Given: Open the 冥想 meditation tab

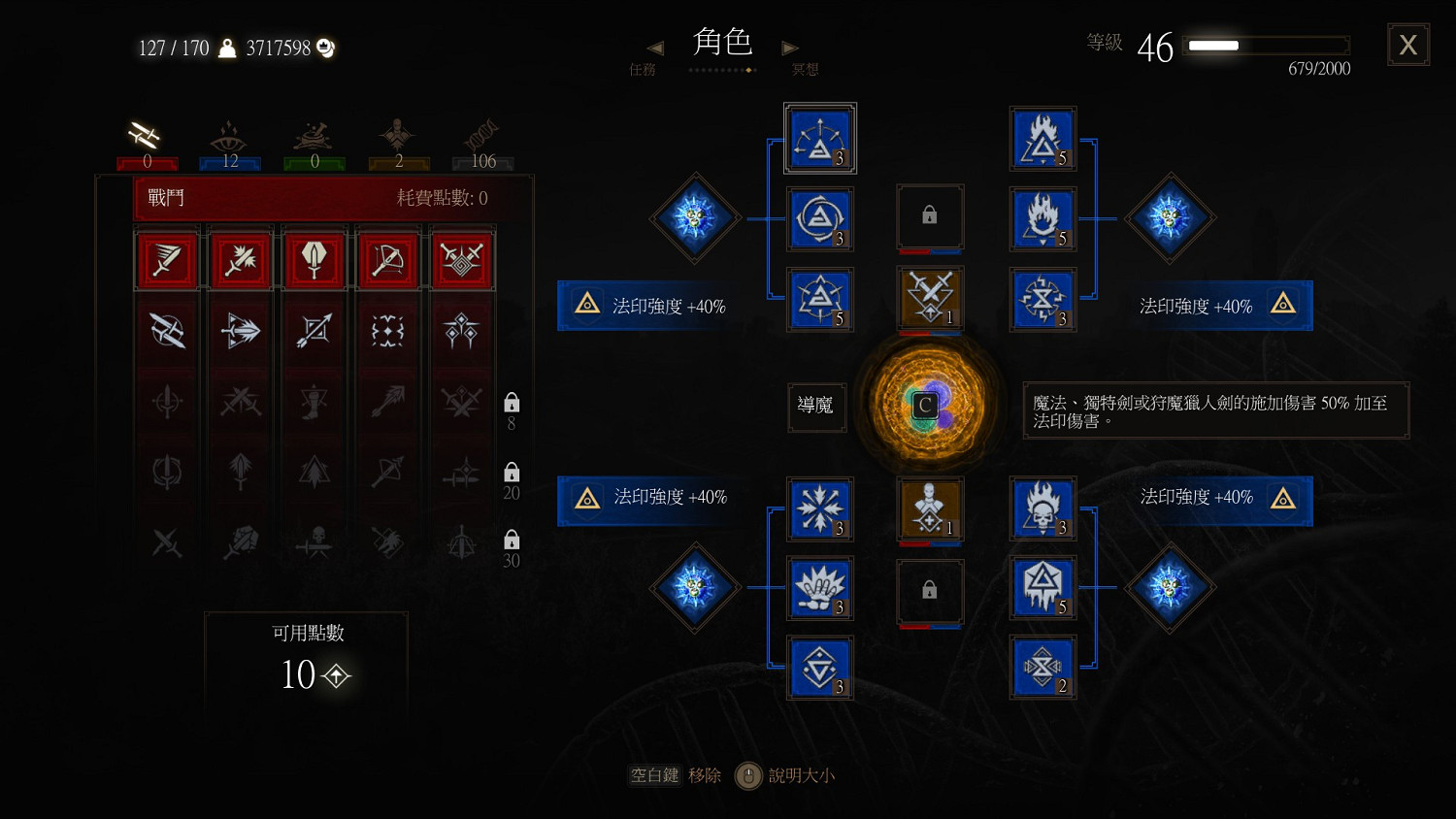Looking at the screenshot, I should [804, 69].
